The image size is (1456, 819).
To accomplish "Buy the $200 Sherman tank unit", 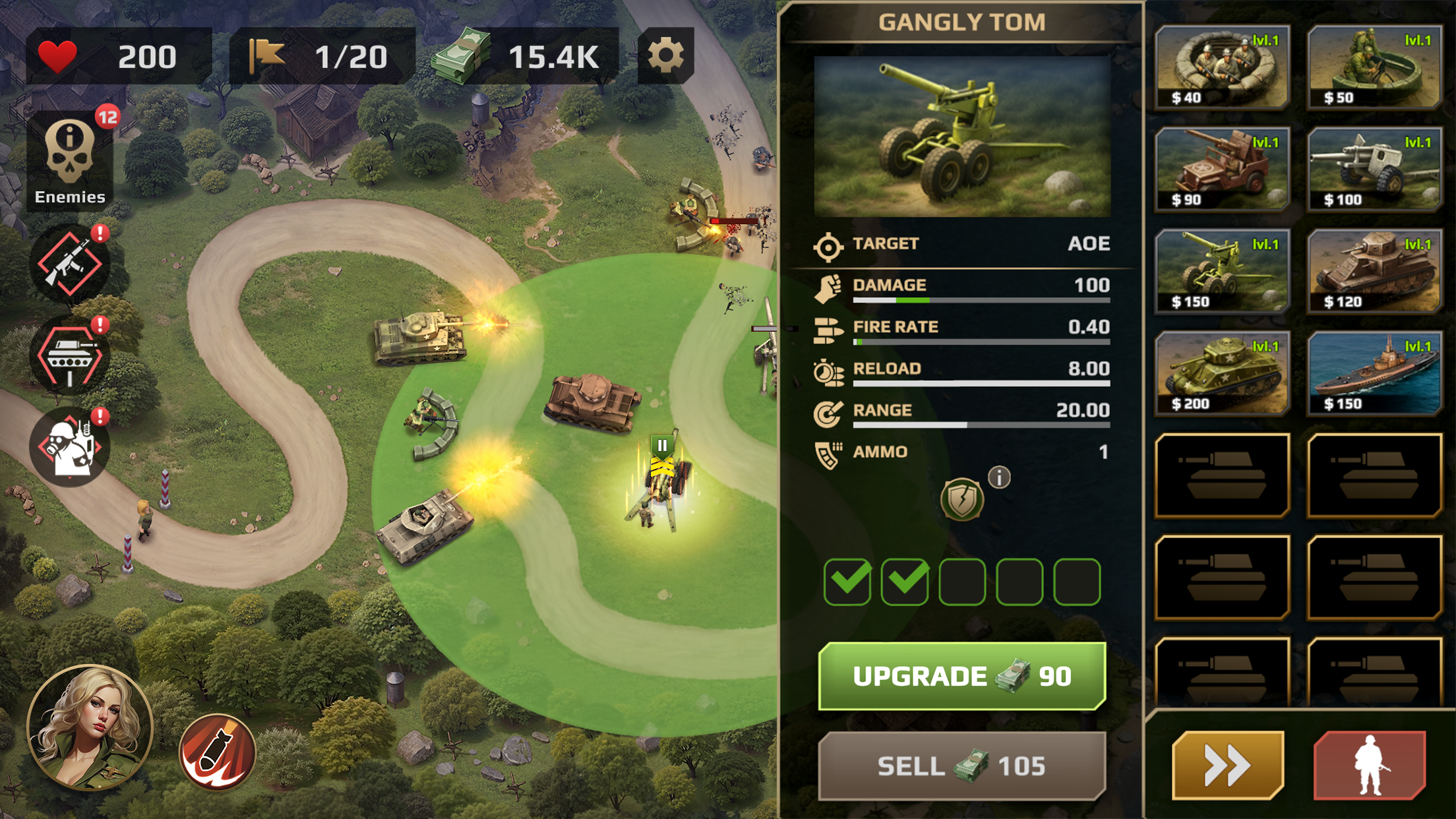I will pyautogui.click(x=1221, y=371).
